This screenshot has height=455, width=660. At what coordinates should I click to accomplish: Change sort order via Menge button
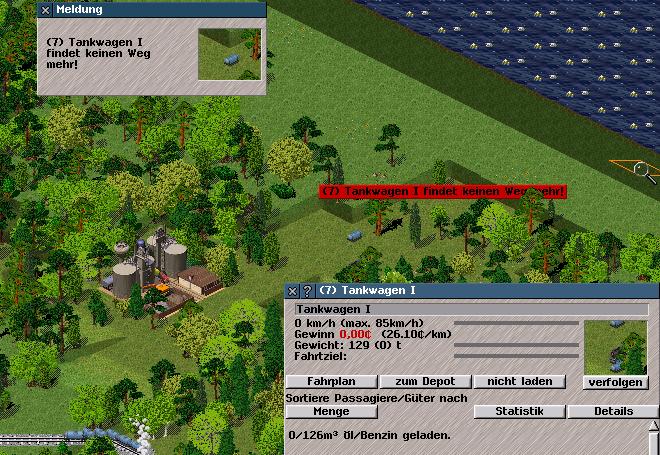click(332, 411)
